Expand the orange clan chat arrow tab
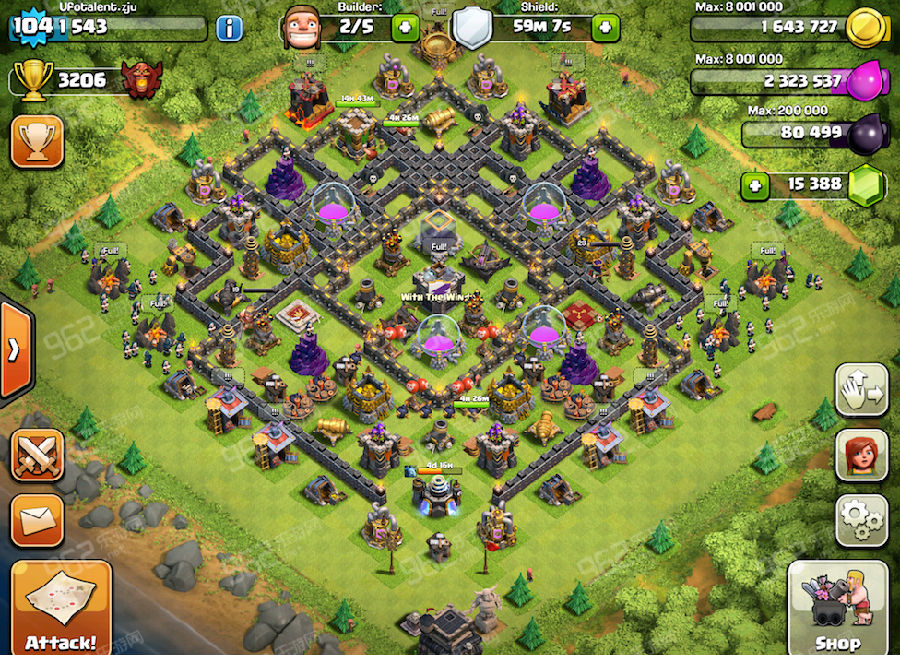 point(14,349)
